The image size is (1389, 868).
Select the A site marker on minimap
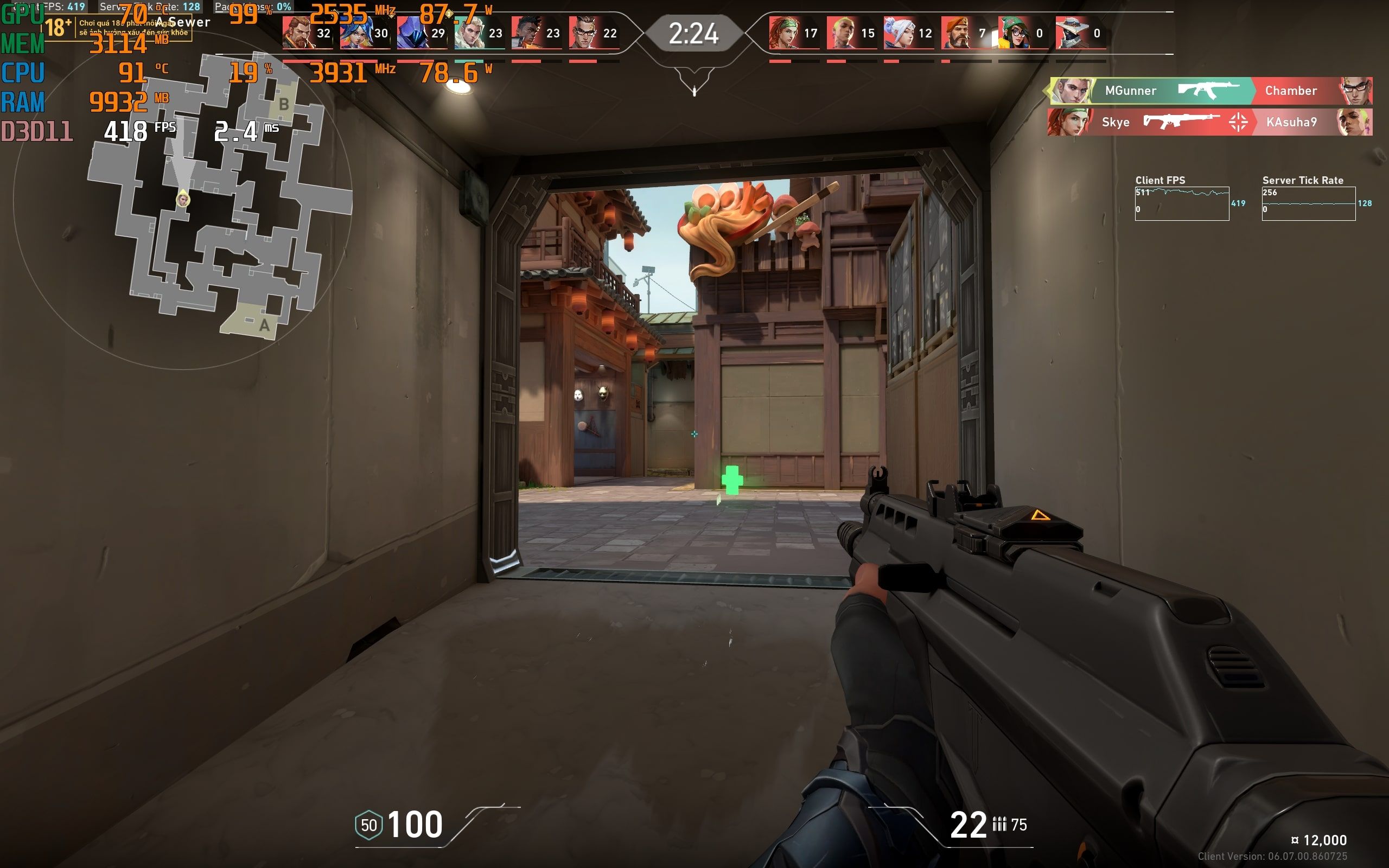264,325
